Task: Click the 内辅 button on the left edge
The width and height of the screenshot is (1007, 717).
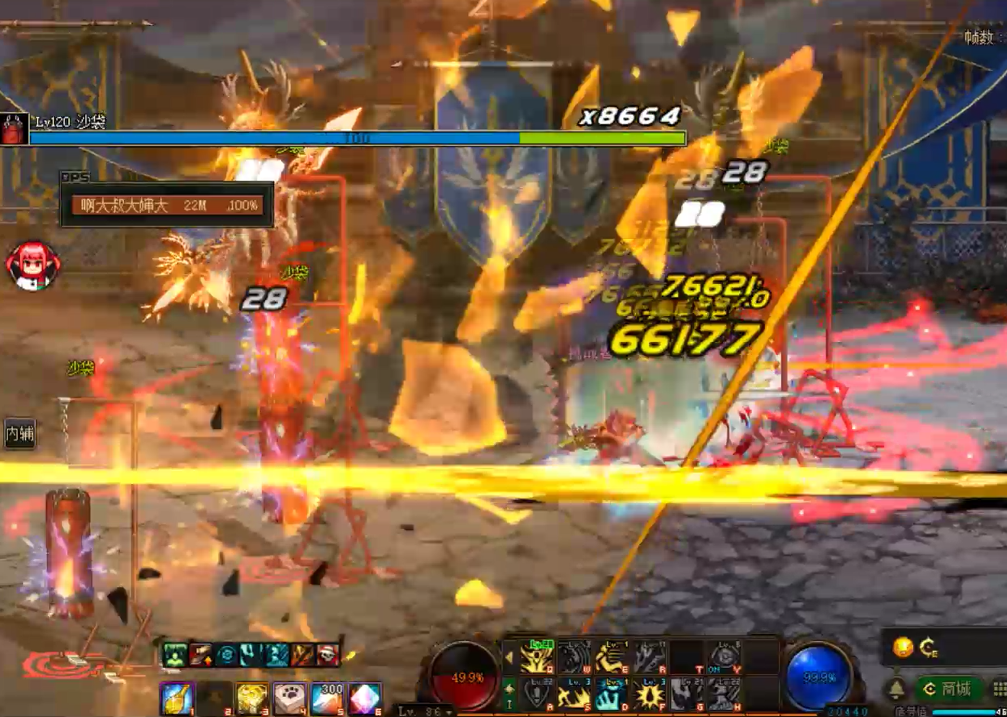Action: pyautogui.click(x=20, y=434)
